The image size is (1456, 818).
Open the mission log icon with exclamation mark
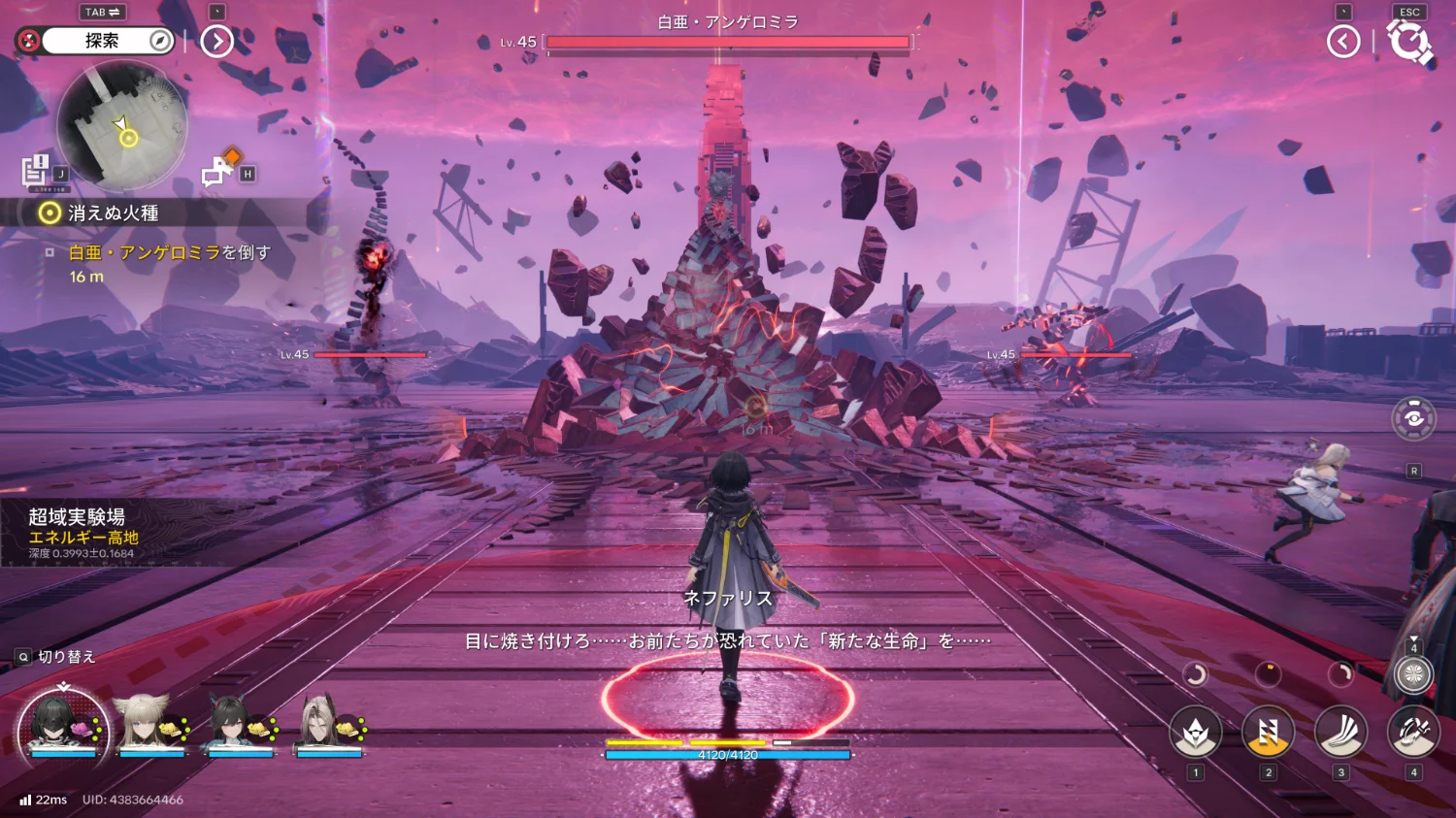tap(36, 170)
